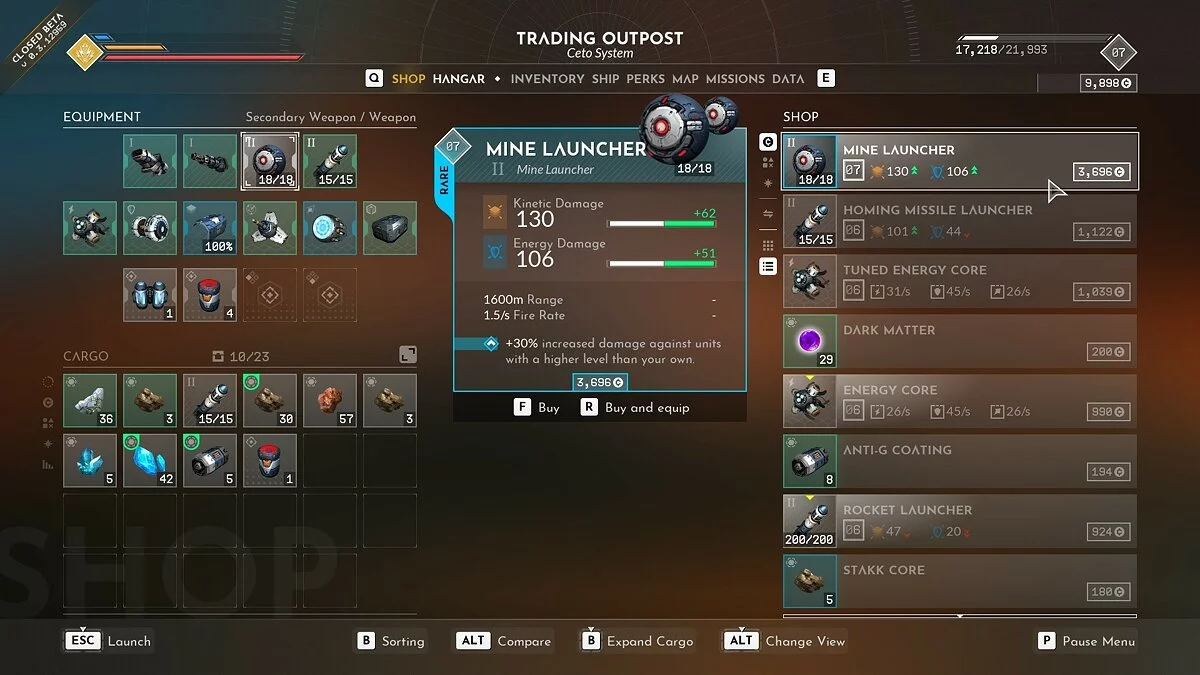Screen dimensions: 1200x675
Task: Pick the Dark Matter shop item
Action: pyautogui.click(x=958, y=341)
